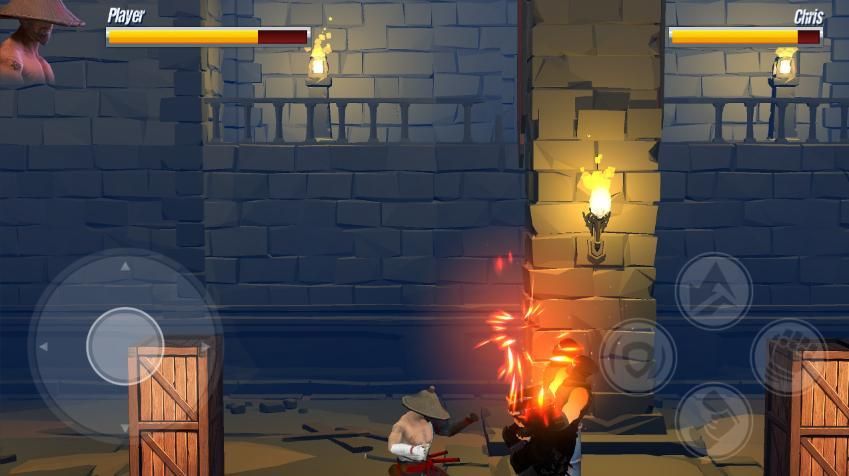Hit the fist punch button

[x=789, y=355]
